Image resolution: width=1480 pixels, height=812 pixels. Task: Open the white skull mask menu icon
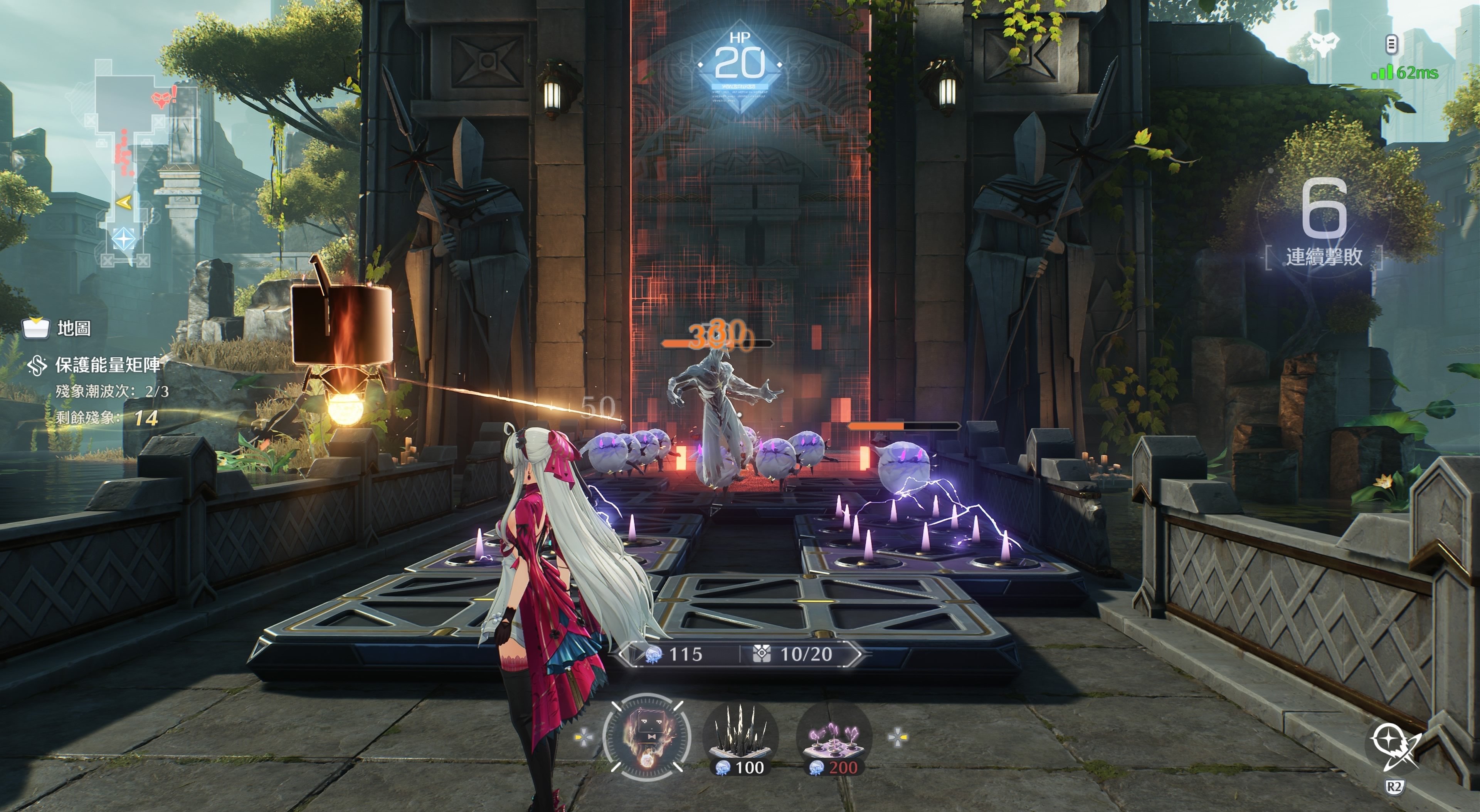(1324, 44)
